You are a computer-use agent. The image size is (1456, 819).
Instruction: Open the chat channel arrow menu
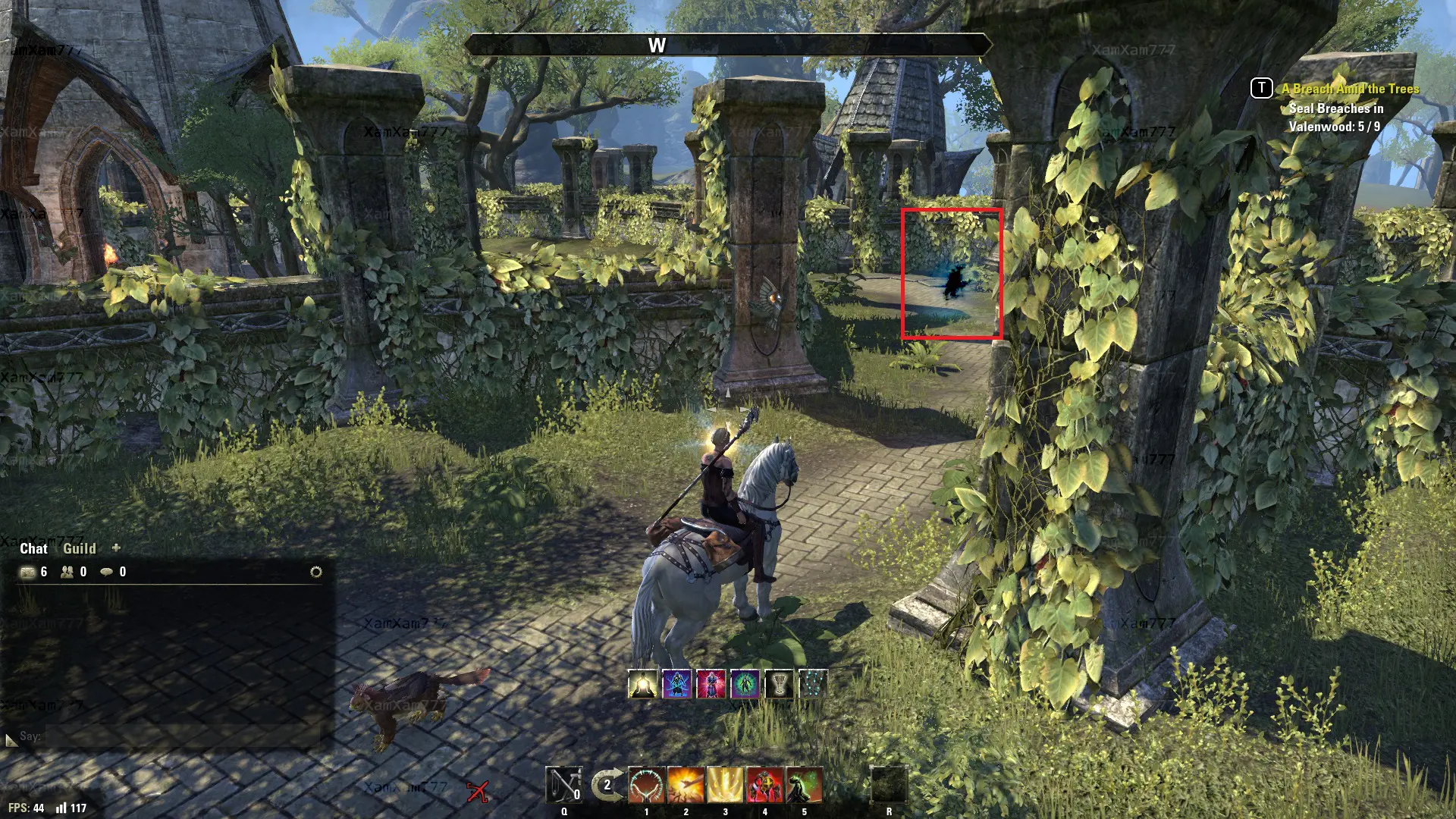click(x=11, y=739)
